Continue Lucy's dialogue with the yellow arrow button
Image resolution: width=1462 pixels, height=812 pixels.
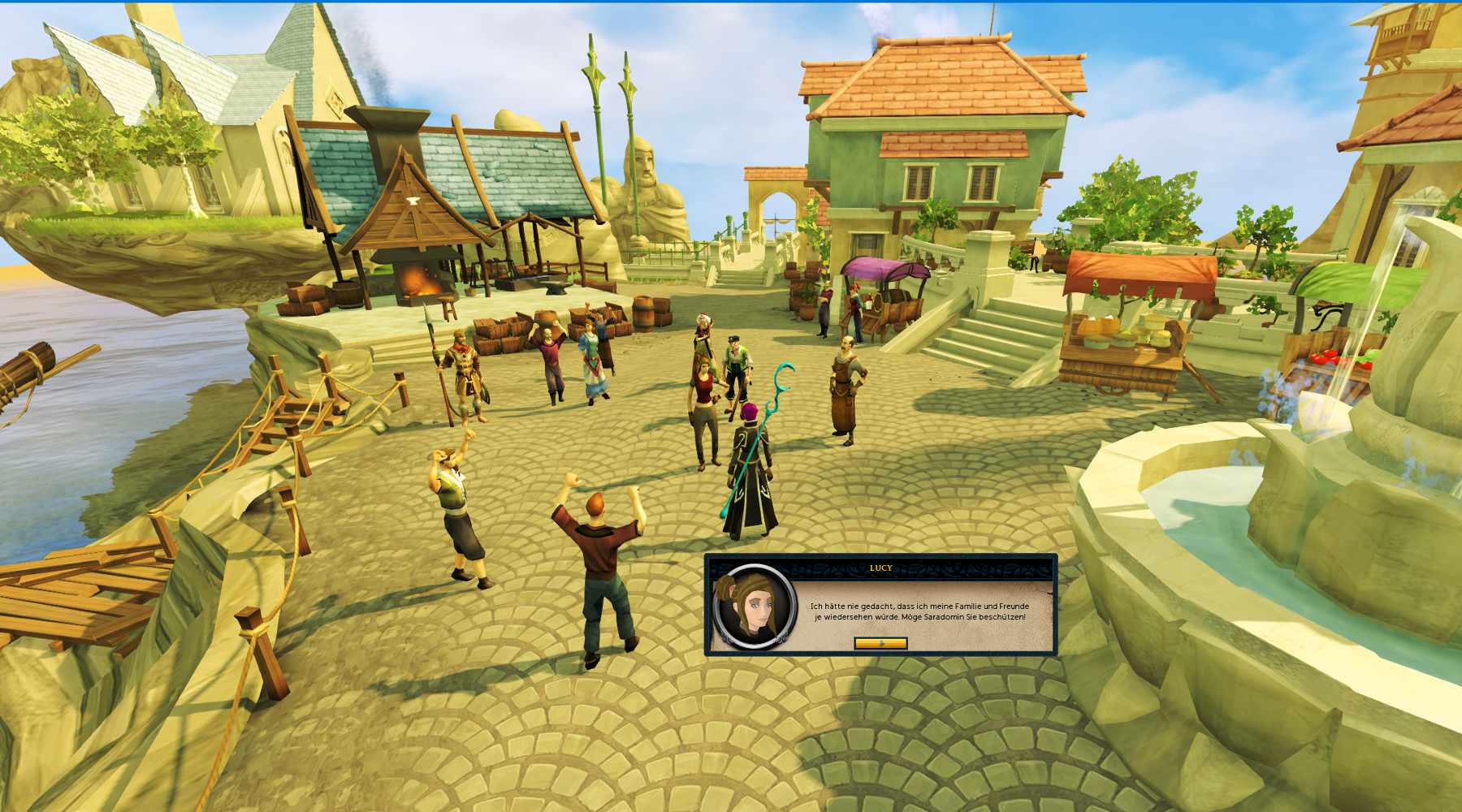click(880, 643)
